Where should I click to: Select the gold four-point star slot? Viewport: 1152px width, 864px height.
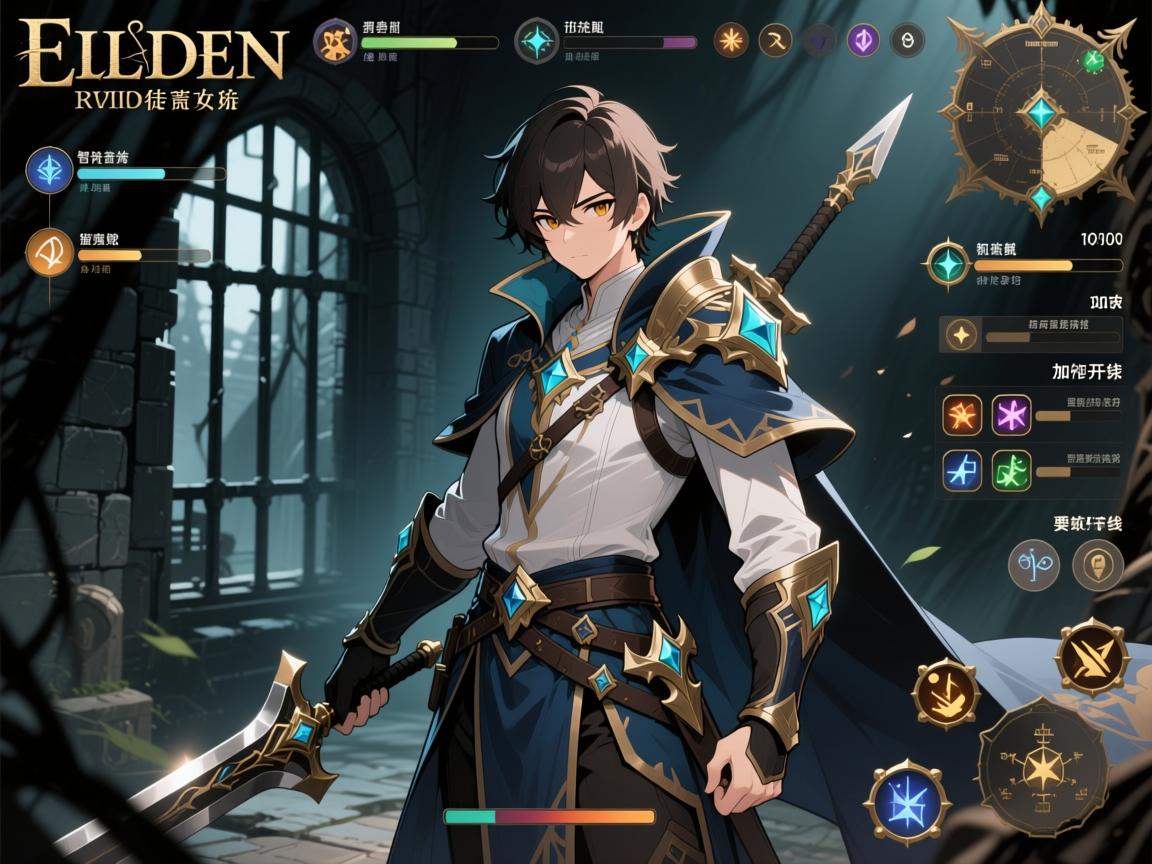click(961, 334)
